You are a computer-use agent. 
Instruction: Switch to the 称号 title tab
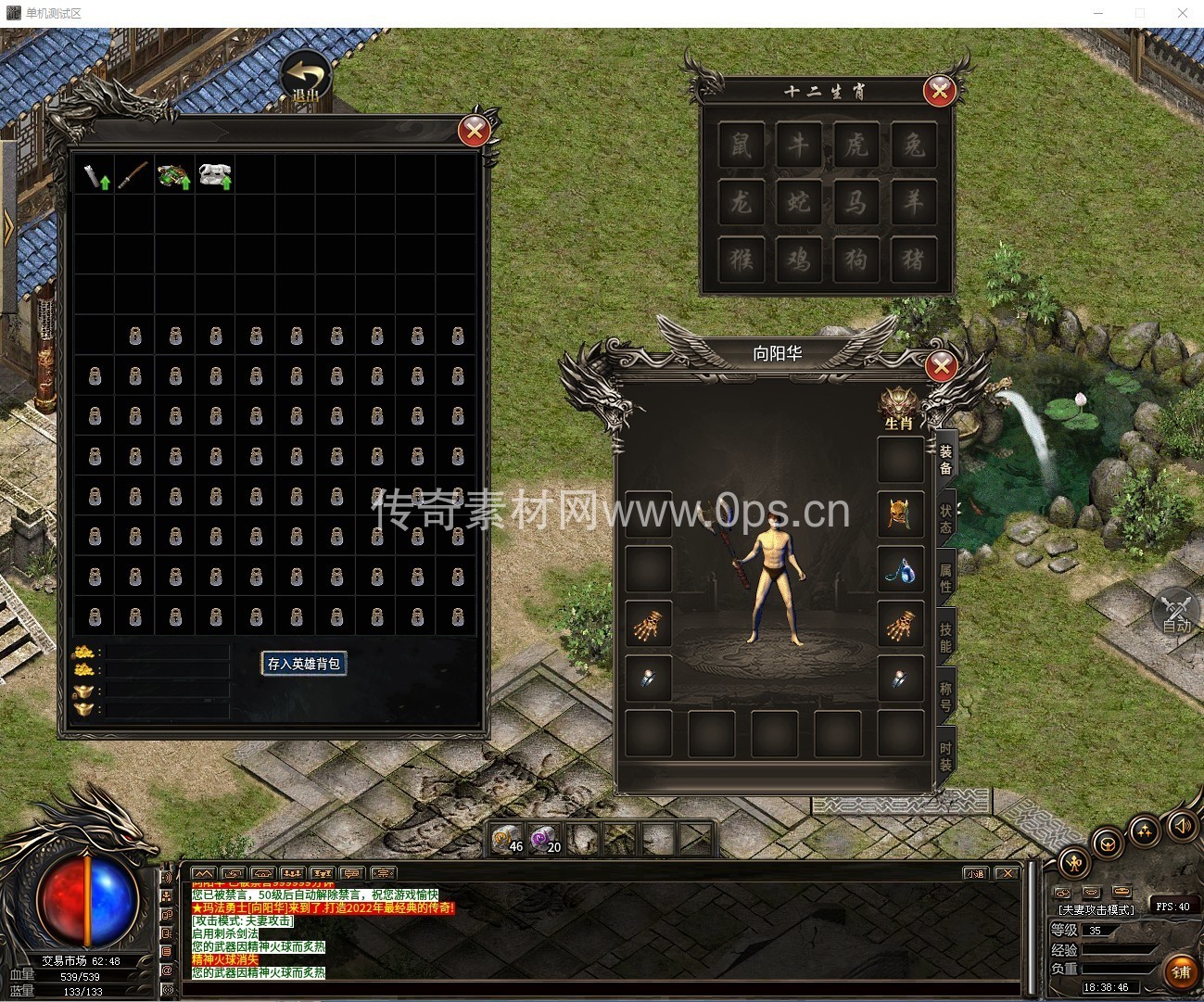(x=945, y=696)
